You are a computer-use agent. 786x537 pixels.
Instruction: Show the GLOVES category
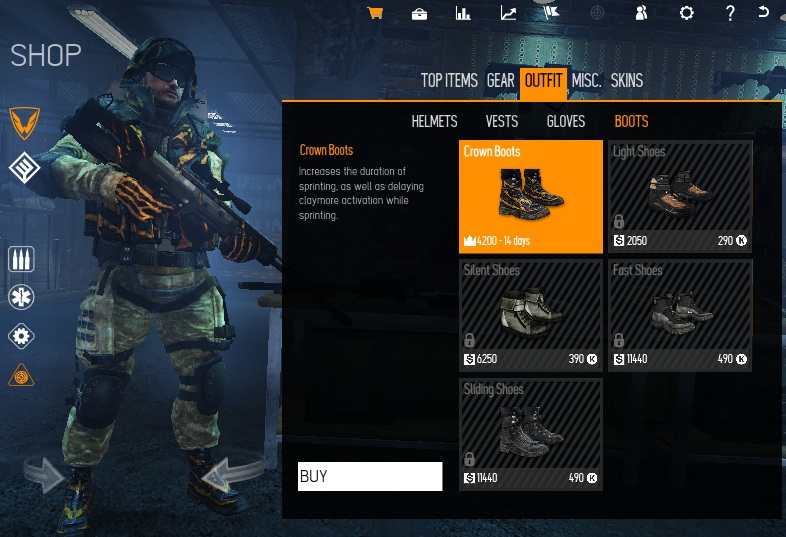566,122
